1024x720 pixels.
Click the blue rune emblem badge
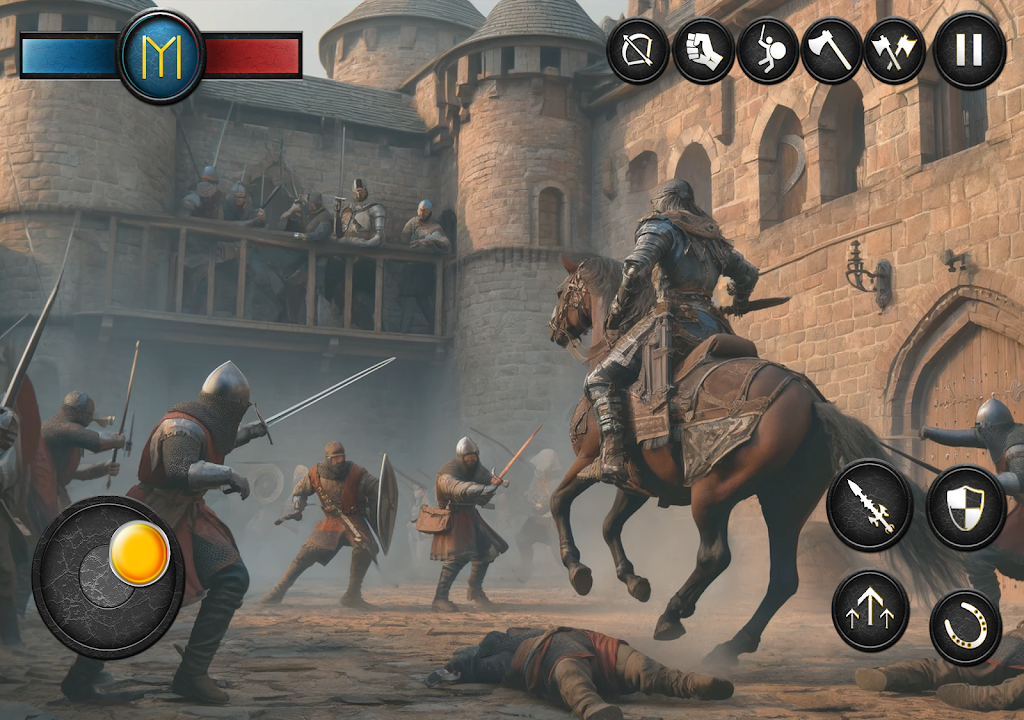click(x=161, y=56)
